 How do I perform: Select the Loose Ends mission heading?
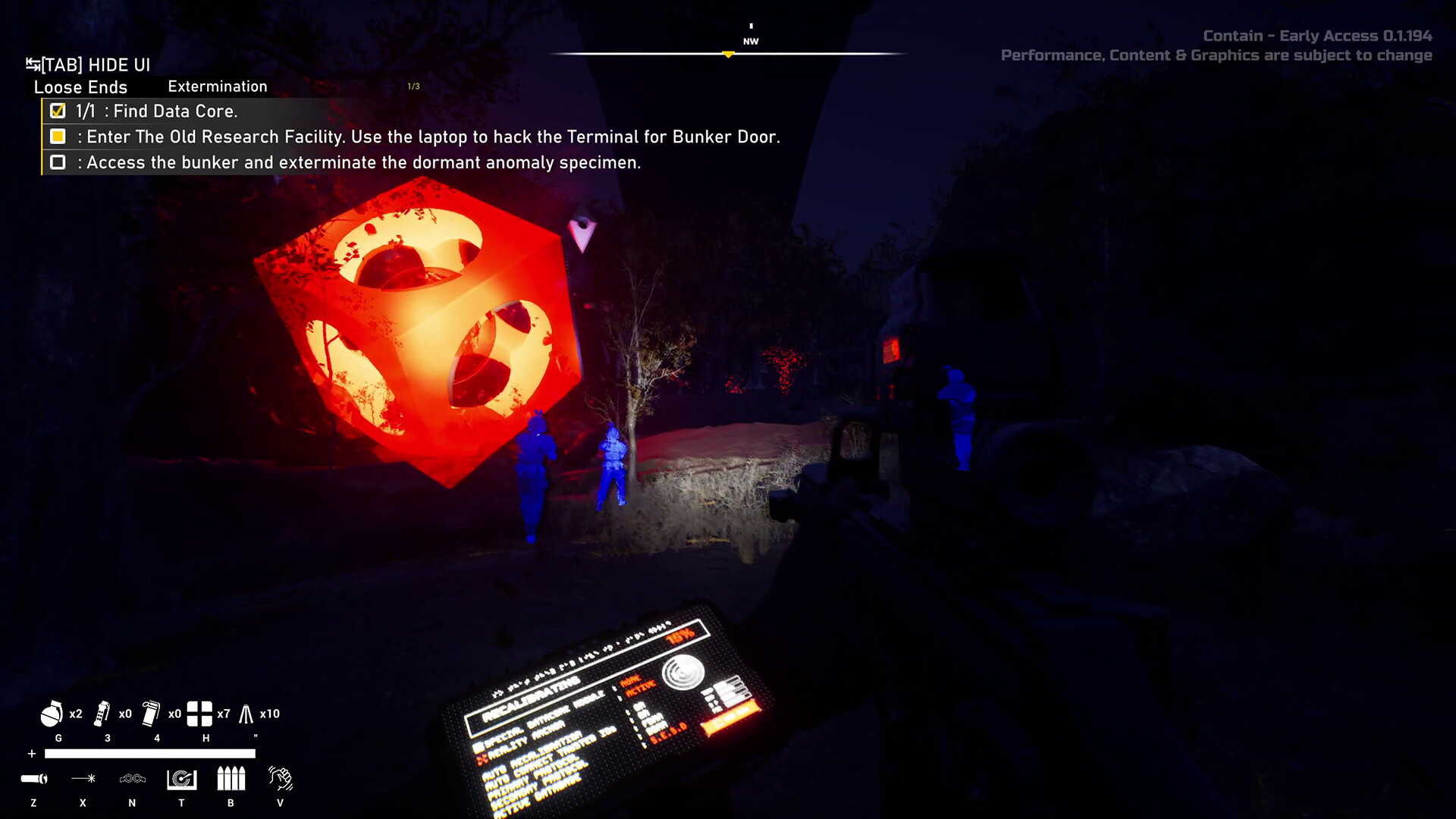[80, 87]
